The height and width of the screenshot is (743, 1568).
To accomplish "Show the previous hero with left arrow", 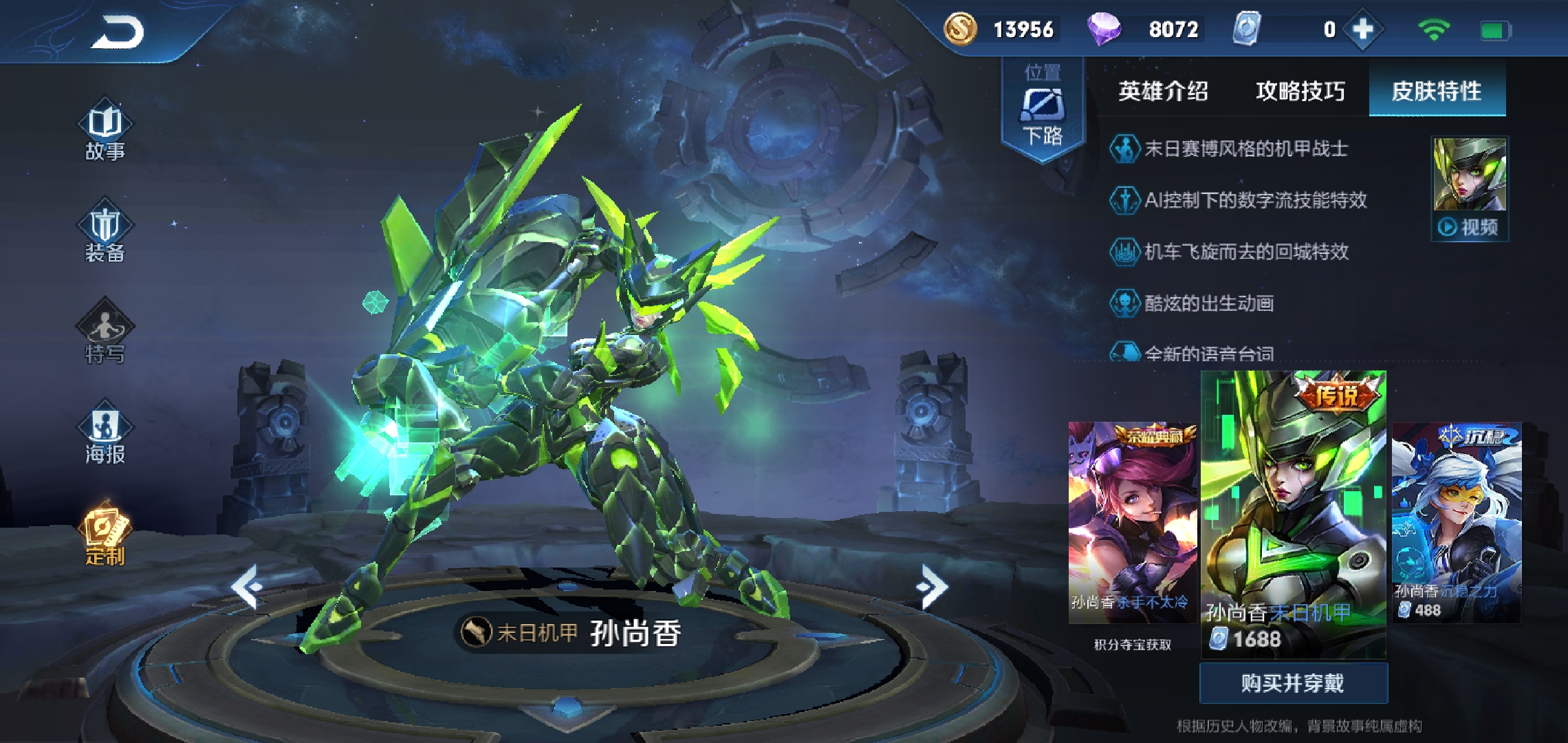I will coord(247,587).
